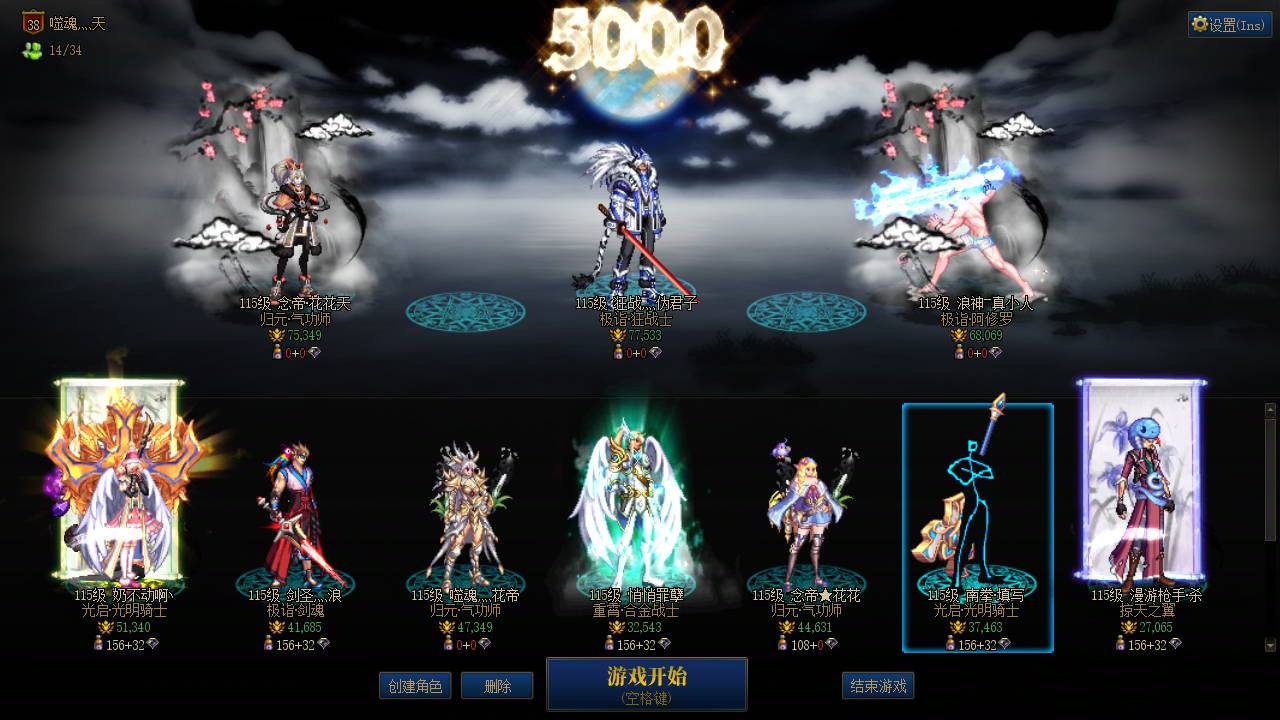Screen dimensions: 1280x720
Task: Click the potion icon under 念帝★花花
Action: (x=783, y=644)
